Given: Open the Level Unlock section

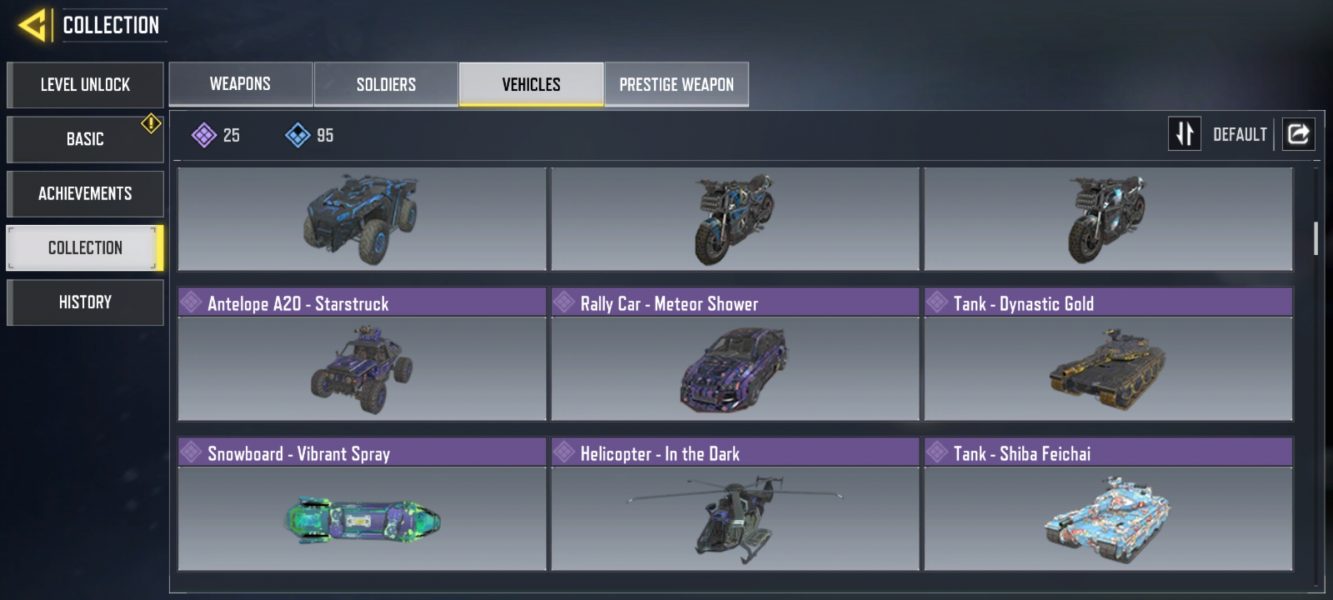Looking at the screenshot, I should 85,85.
